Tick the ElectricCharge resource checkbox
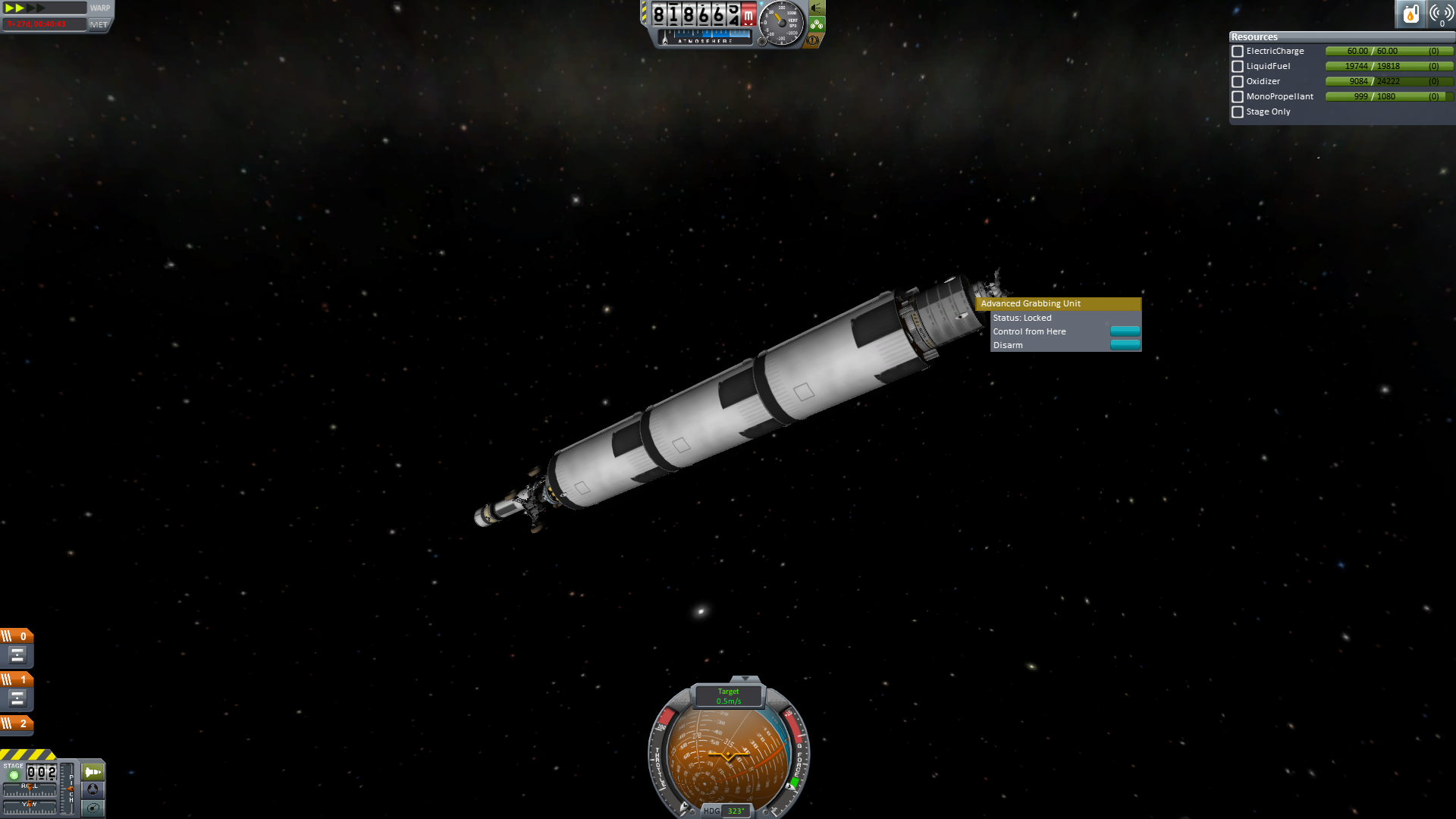1456x819 pixels. [1238, 52]
